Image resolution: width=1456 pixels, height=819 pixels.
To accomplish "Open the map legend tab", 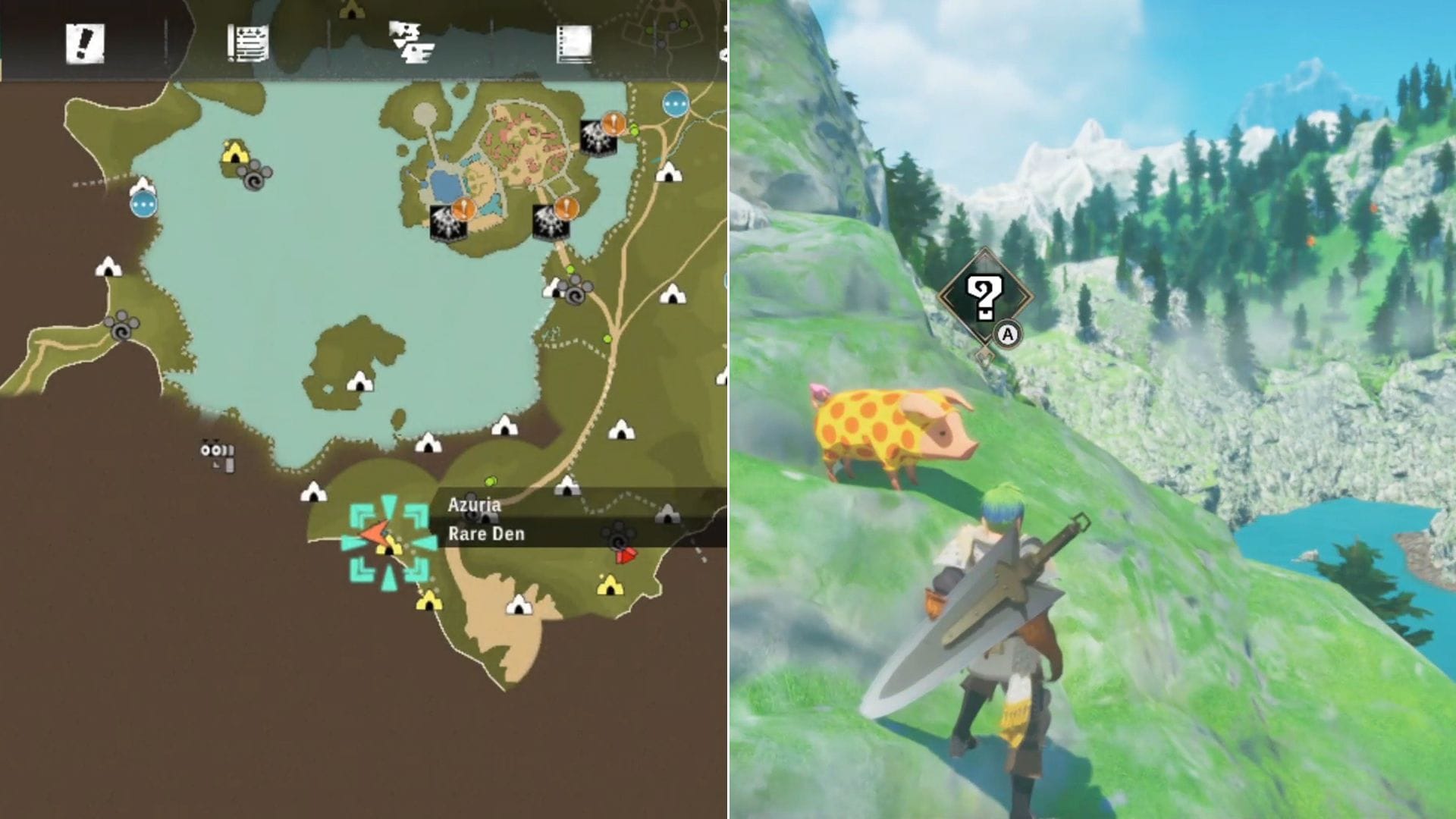I will pos(409,43).
